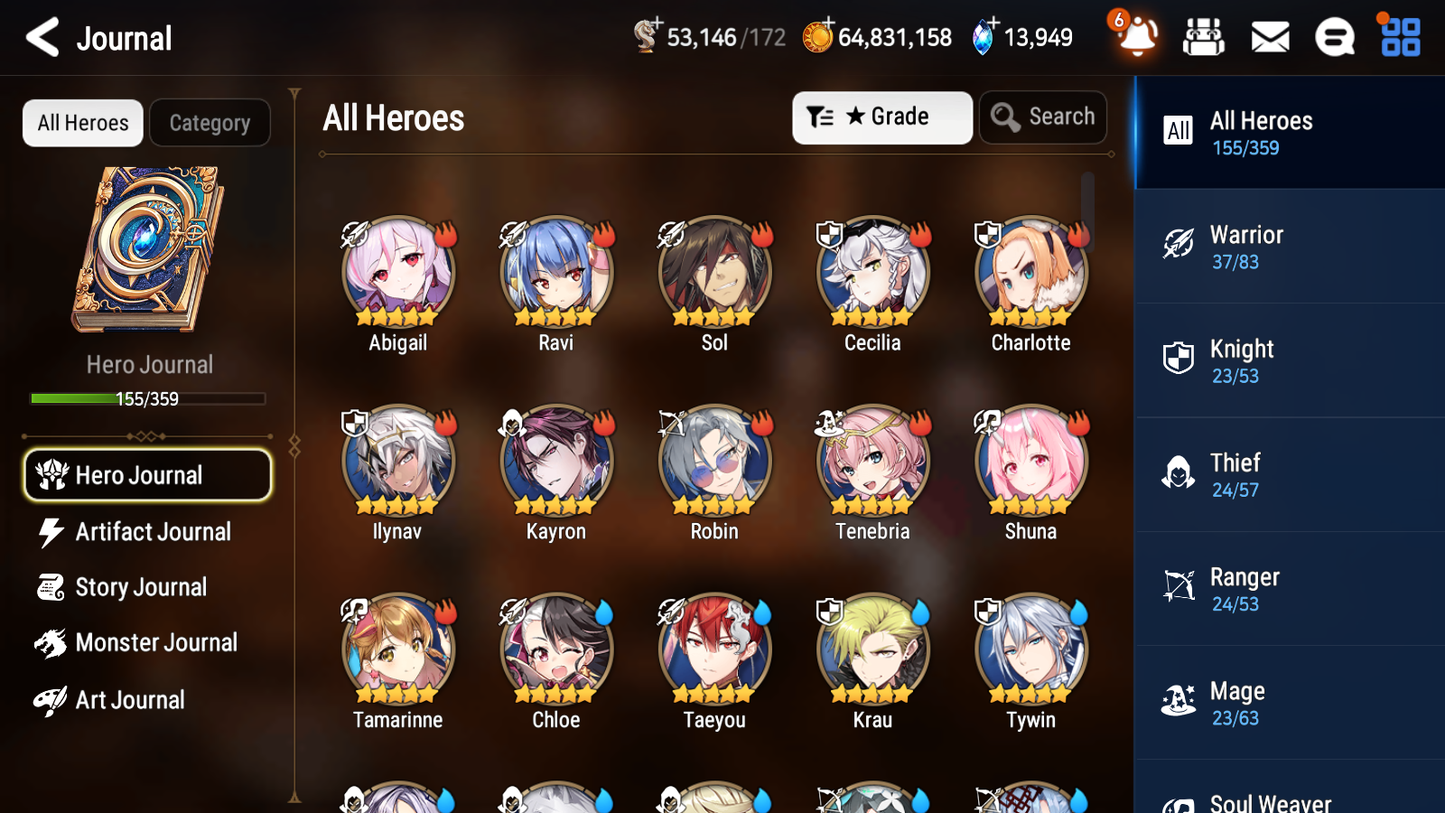Open the chat window icon
The image size is (1445, 813).
click(1334, 37)
